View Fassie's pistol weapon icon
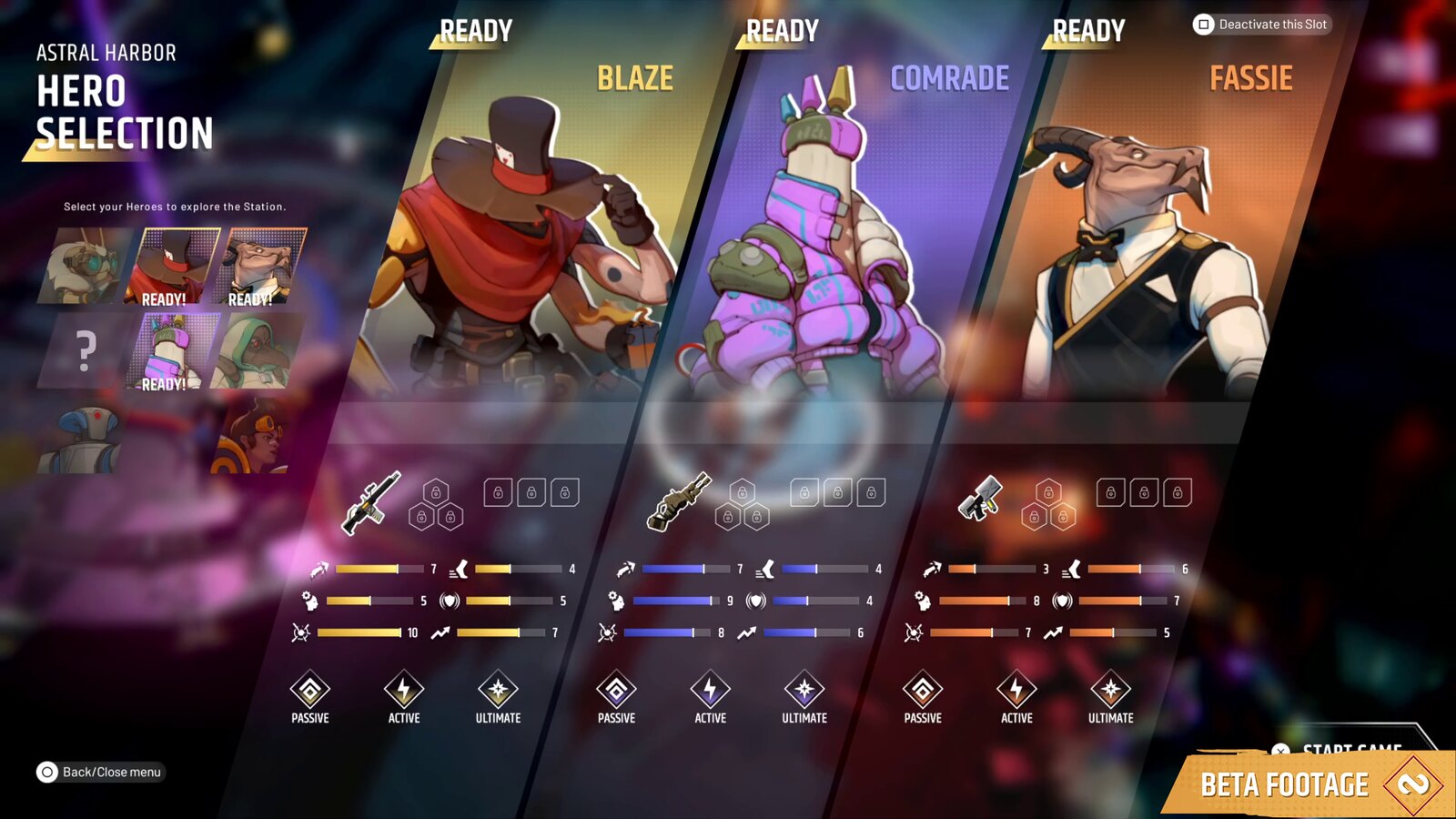The image size is (1456, 819). (980, 499)
